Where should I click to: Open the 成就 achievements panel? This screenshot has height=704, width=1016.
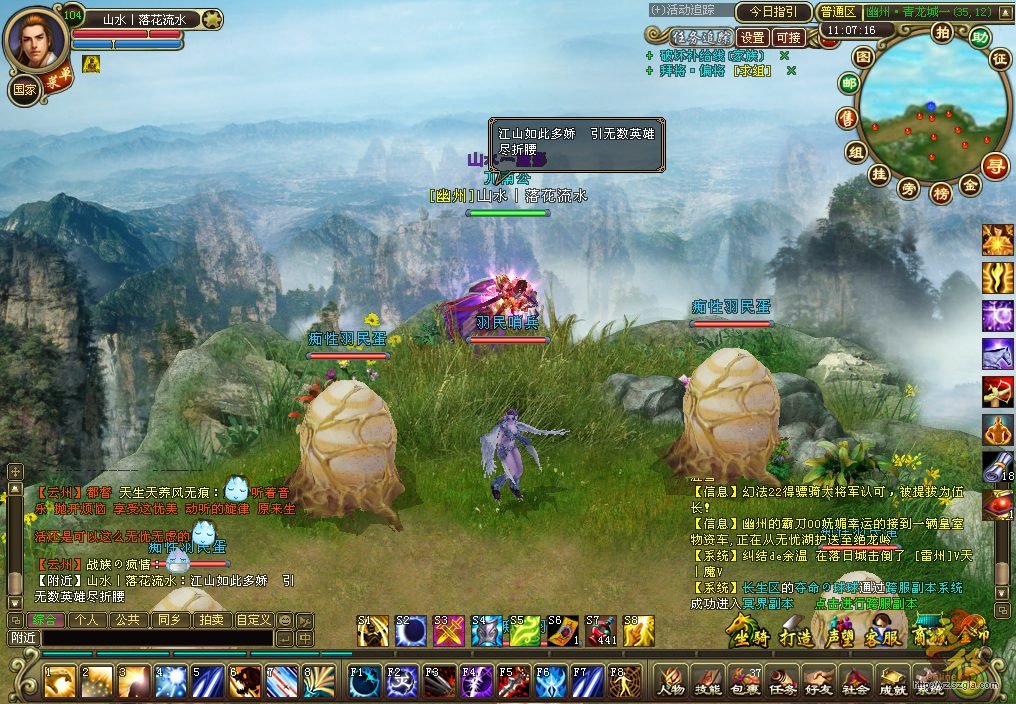point(892,680)
